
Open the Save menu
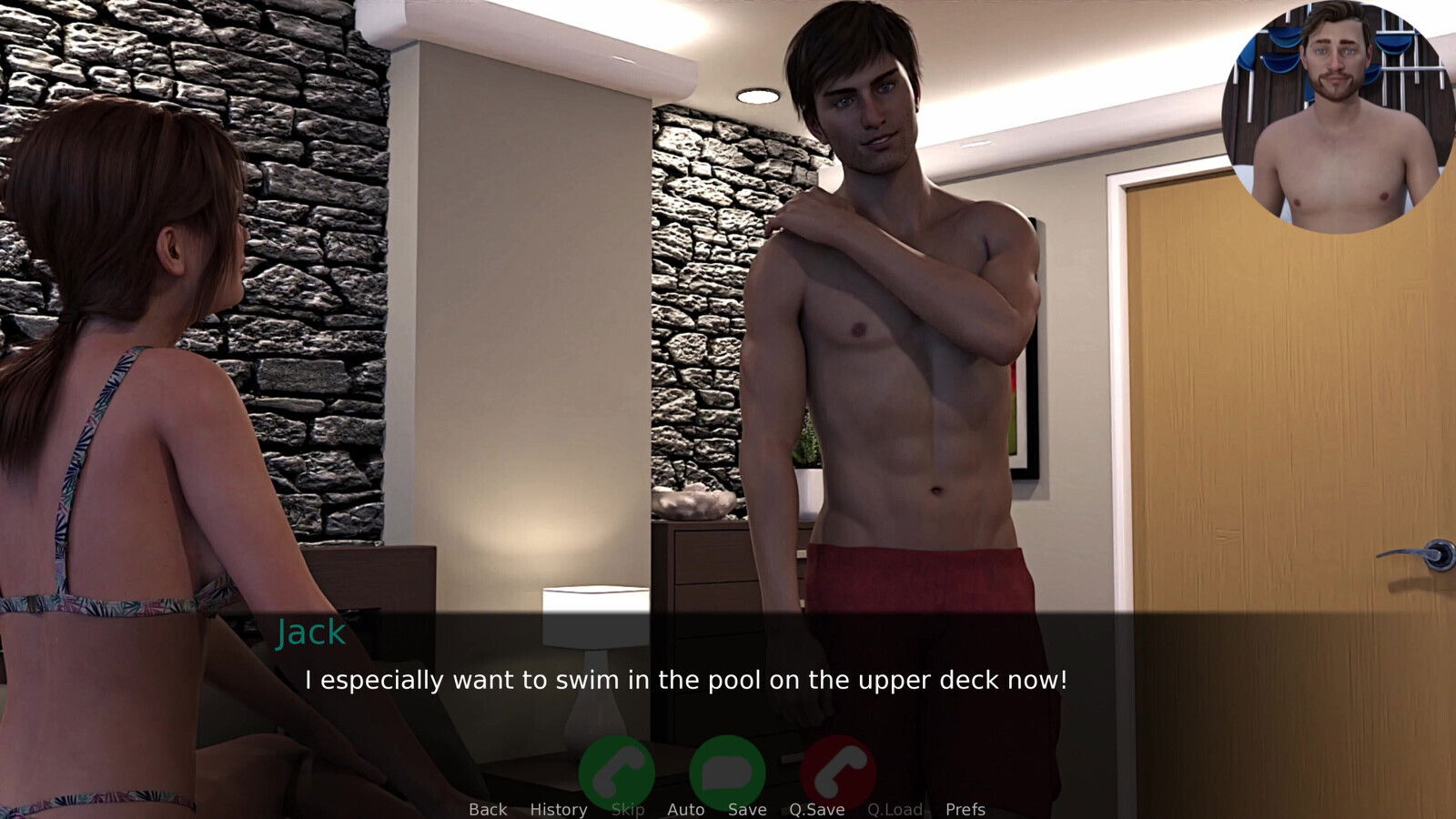(x=746, y=809)
